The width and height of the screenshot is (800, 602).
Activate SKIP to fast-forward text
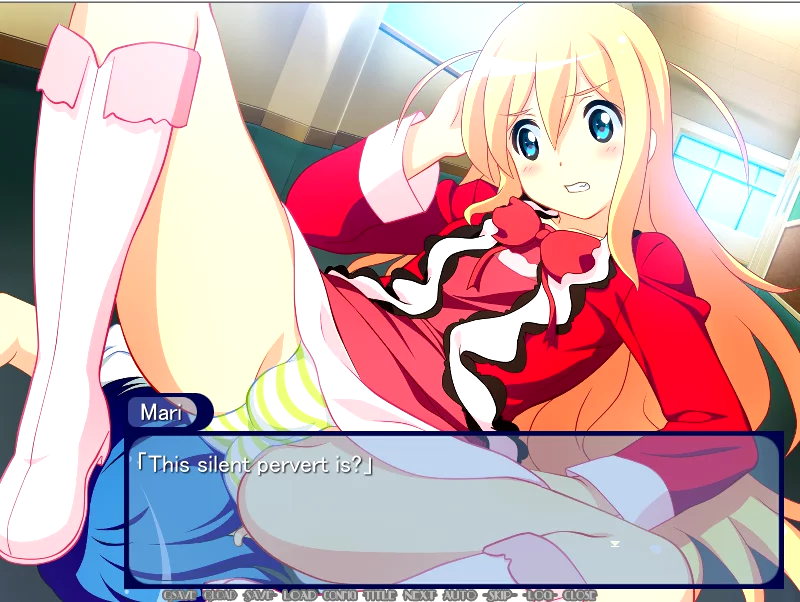(499, 595)
